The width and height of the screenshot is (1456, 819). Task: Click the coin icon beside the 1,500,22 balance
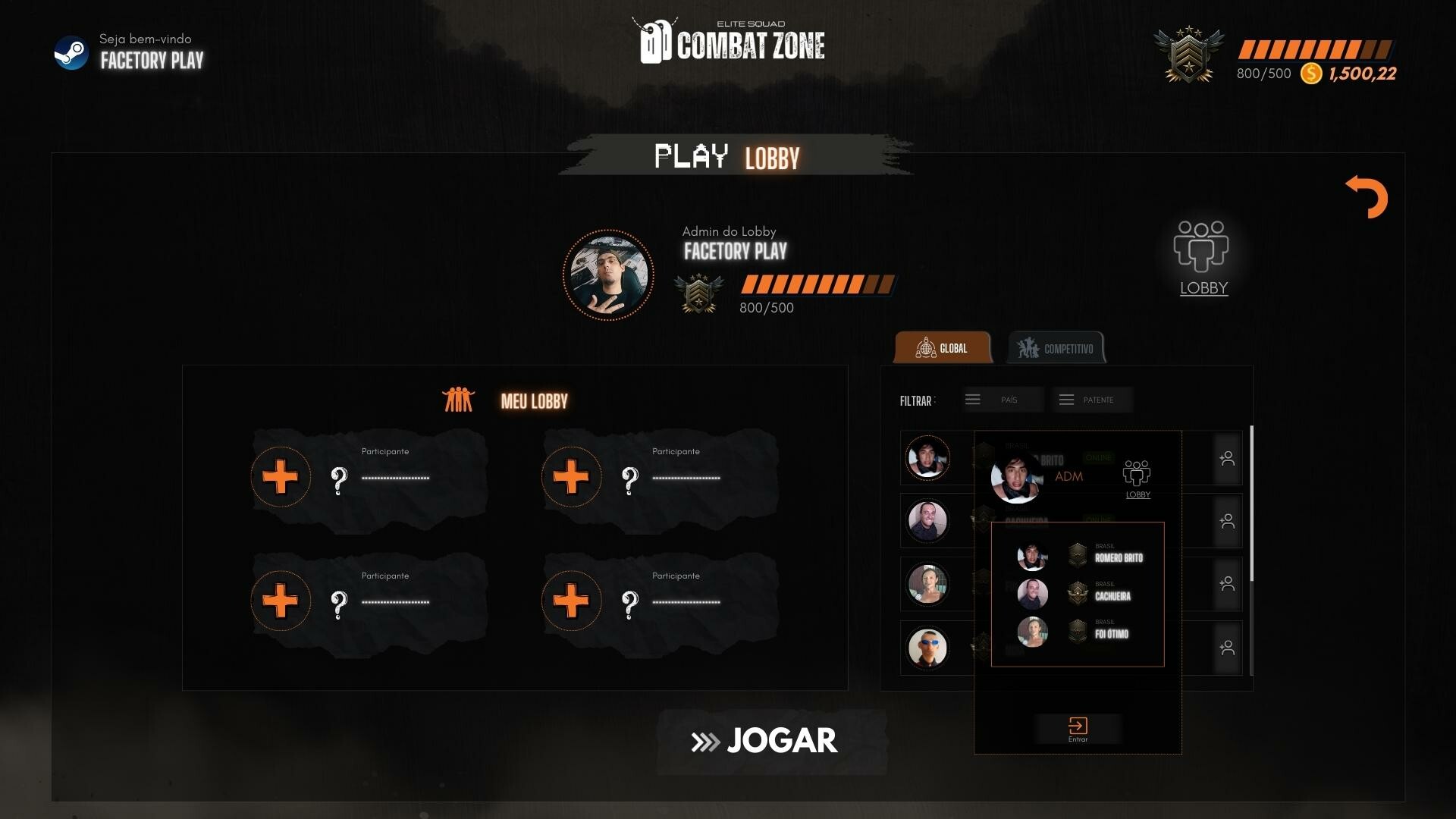click(1310, 74)
